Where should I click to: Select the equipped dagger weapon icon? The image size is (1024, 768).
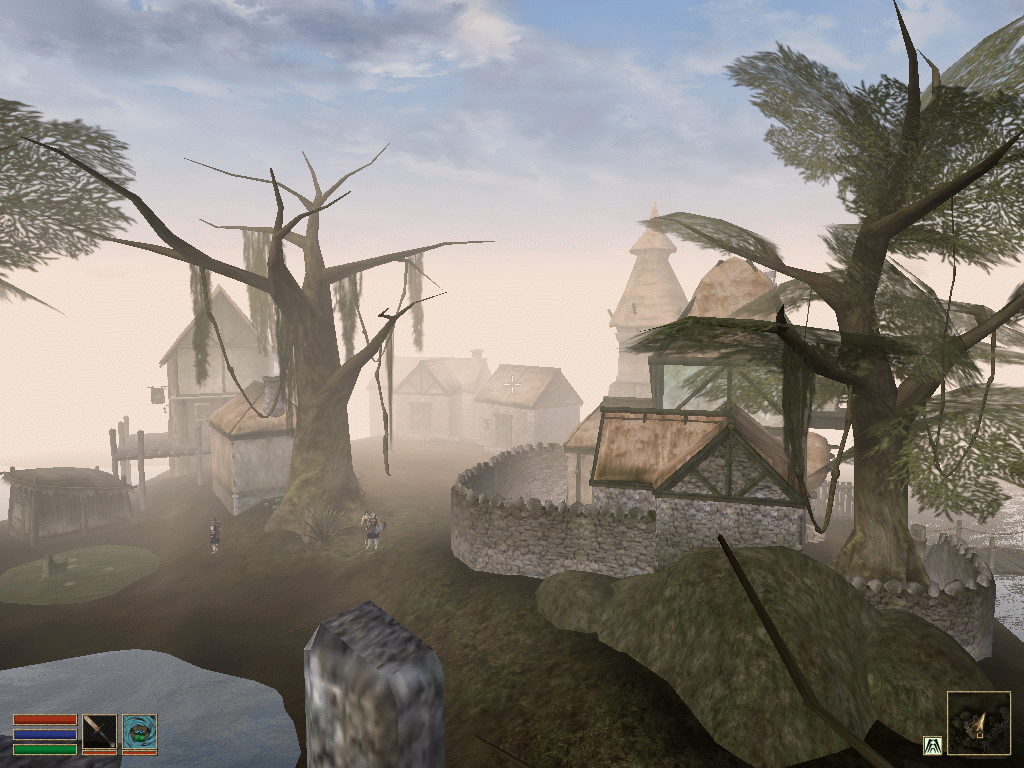99,732
